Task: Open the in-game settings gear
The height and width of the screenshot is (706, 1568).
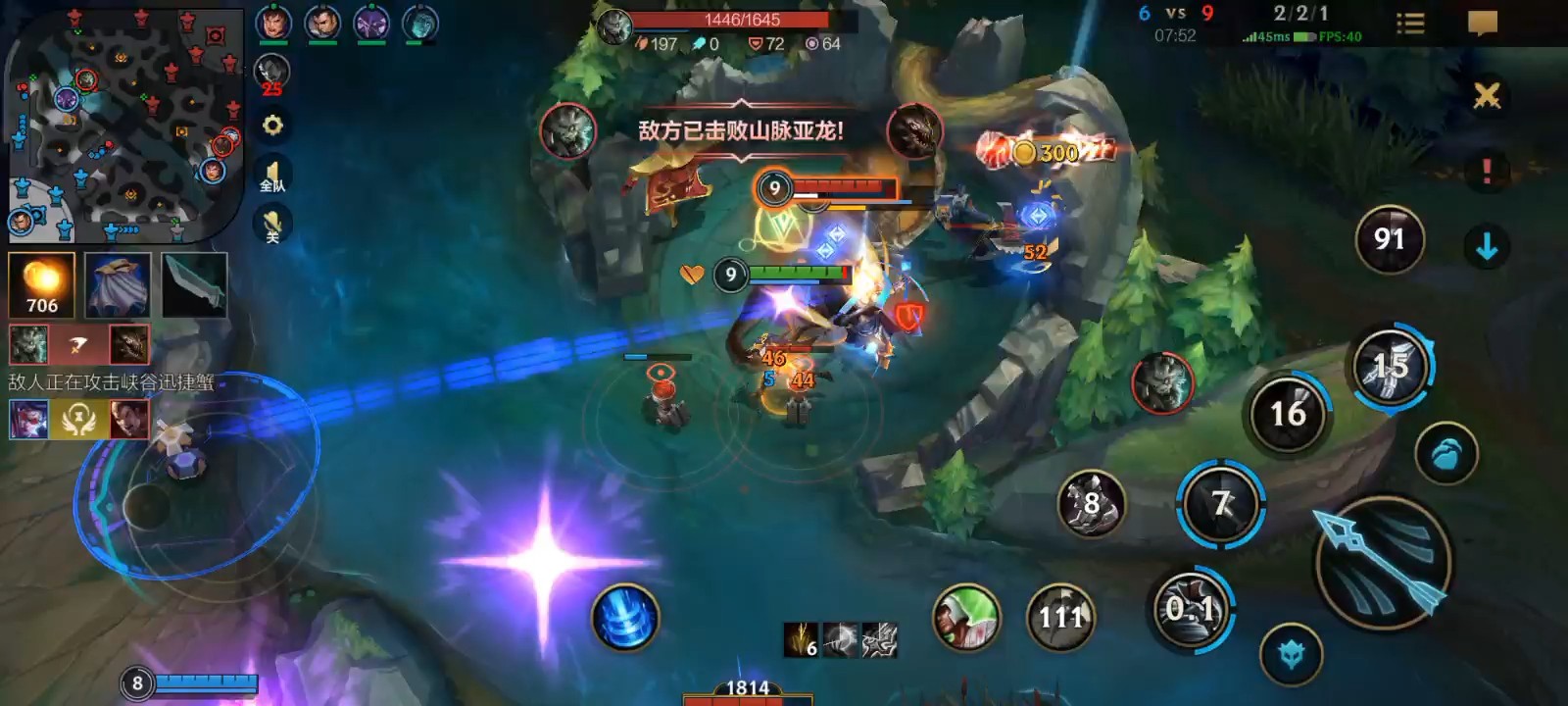Action: click(x=272, y=126)
